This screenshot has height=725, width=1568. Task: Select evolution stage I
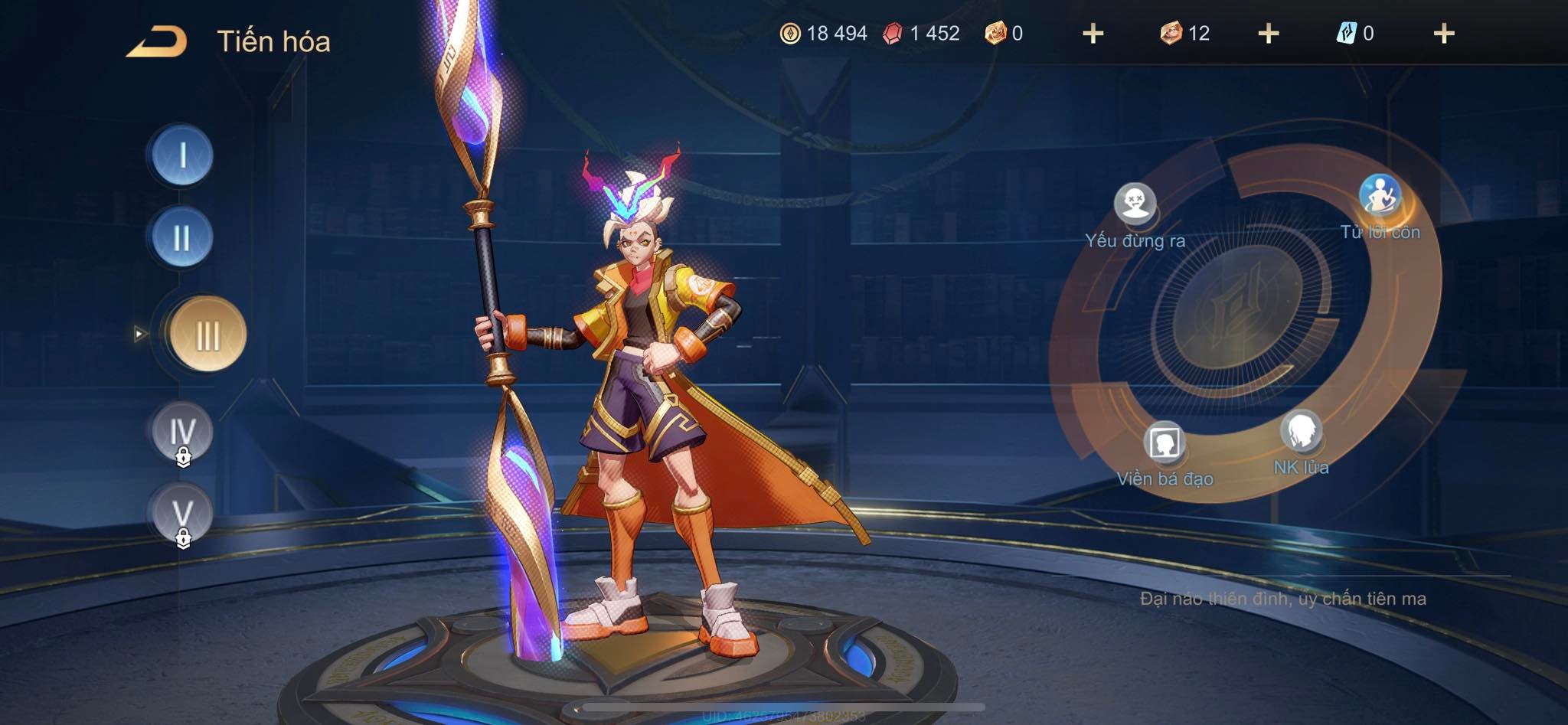(x=182, y=156)
